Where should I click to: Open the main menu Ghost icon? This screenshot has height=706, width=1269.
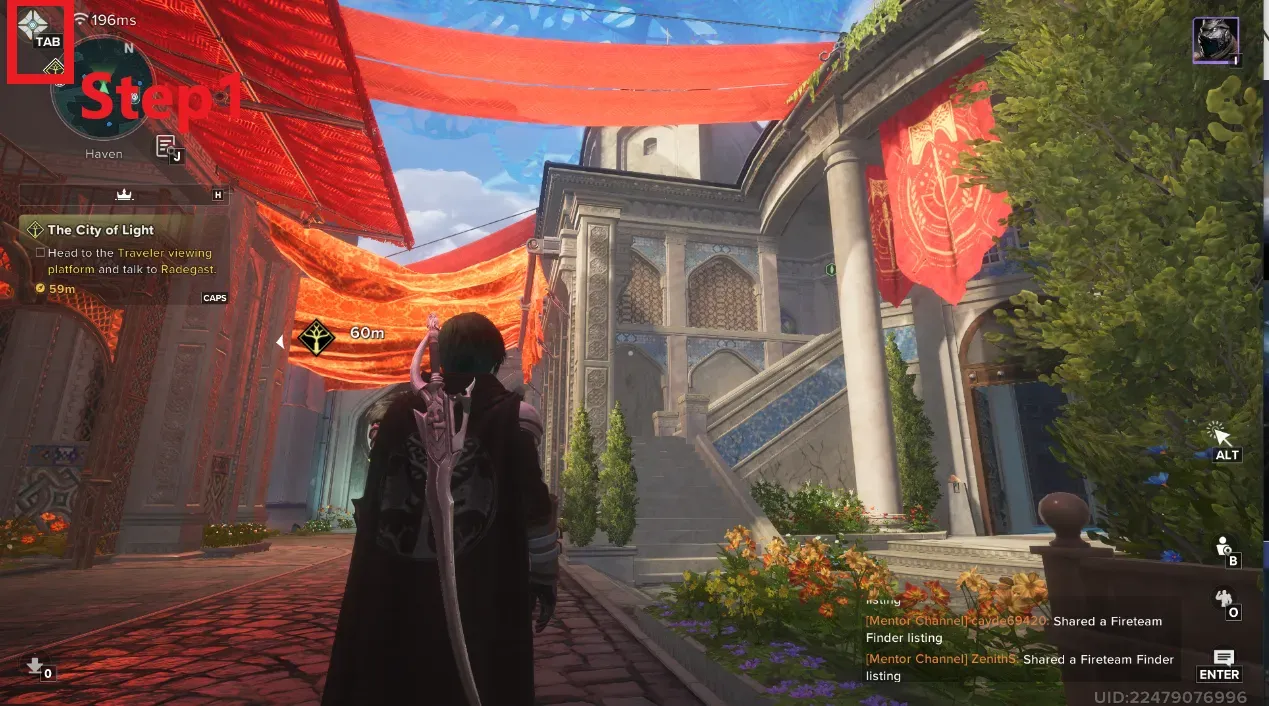[x=33, y=24]
